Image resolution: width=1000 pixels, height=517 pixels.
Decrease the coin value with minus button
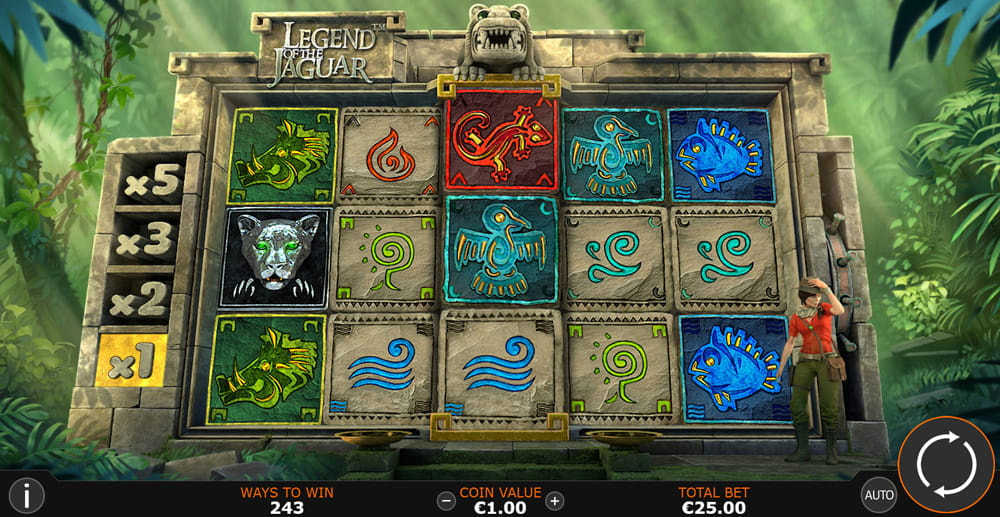[x=446, y=501]
